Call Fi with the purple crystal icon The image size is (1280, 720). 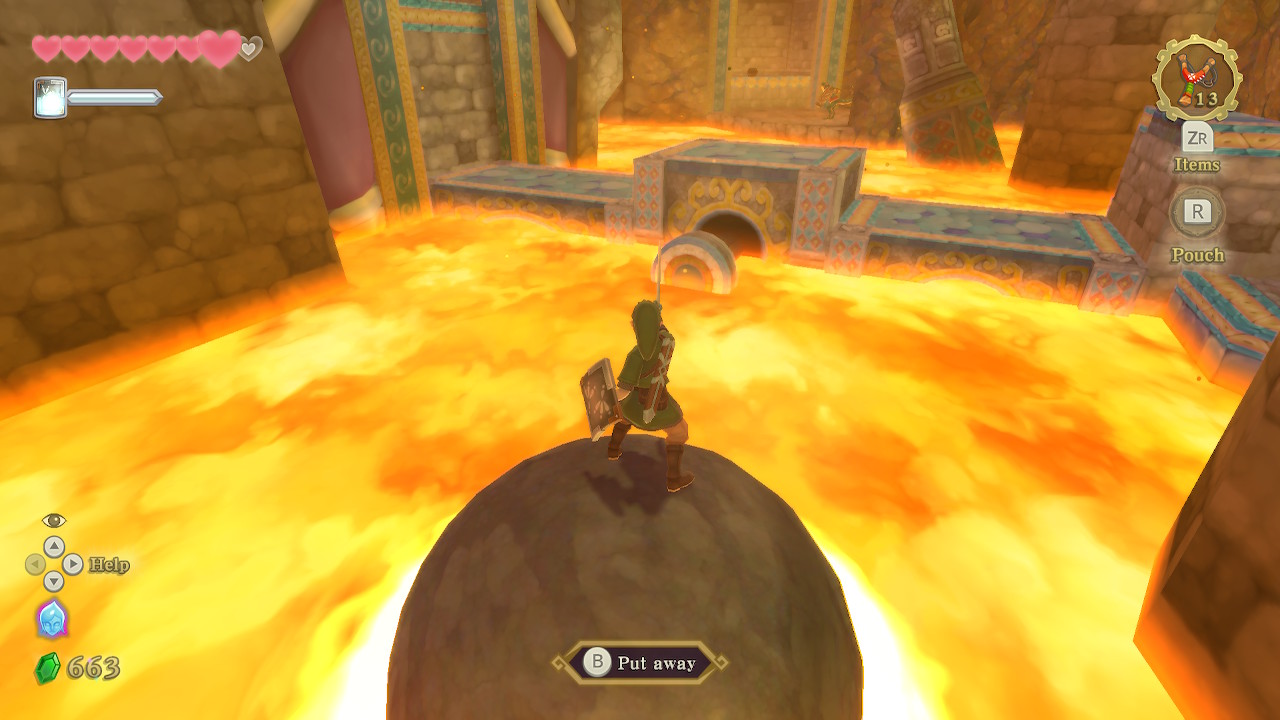pyautogui.click(x=52, y=619)
